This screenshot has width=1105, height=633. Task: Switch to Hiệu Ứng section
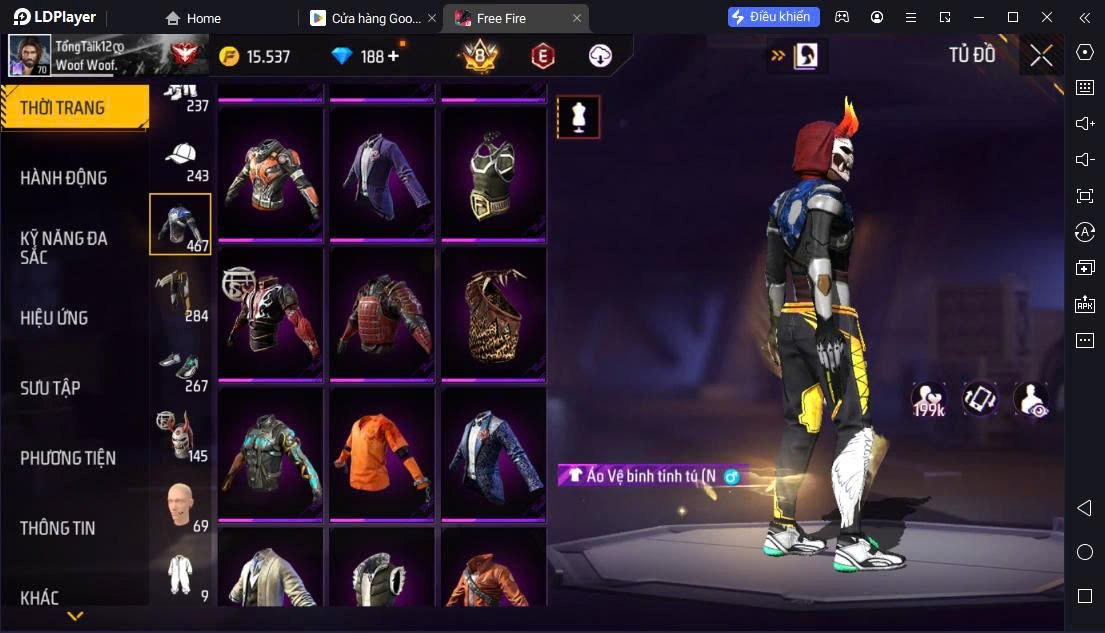(x=54, y=318)
